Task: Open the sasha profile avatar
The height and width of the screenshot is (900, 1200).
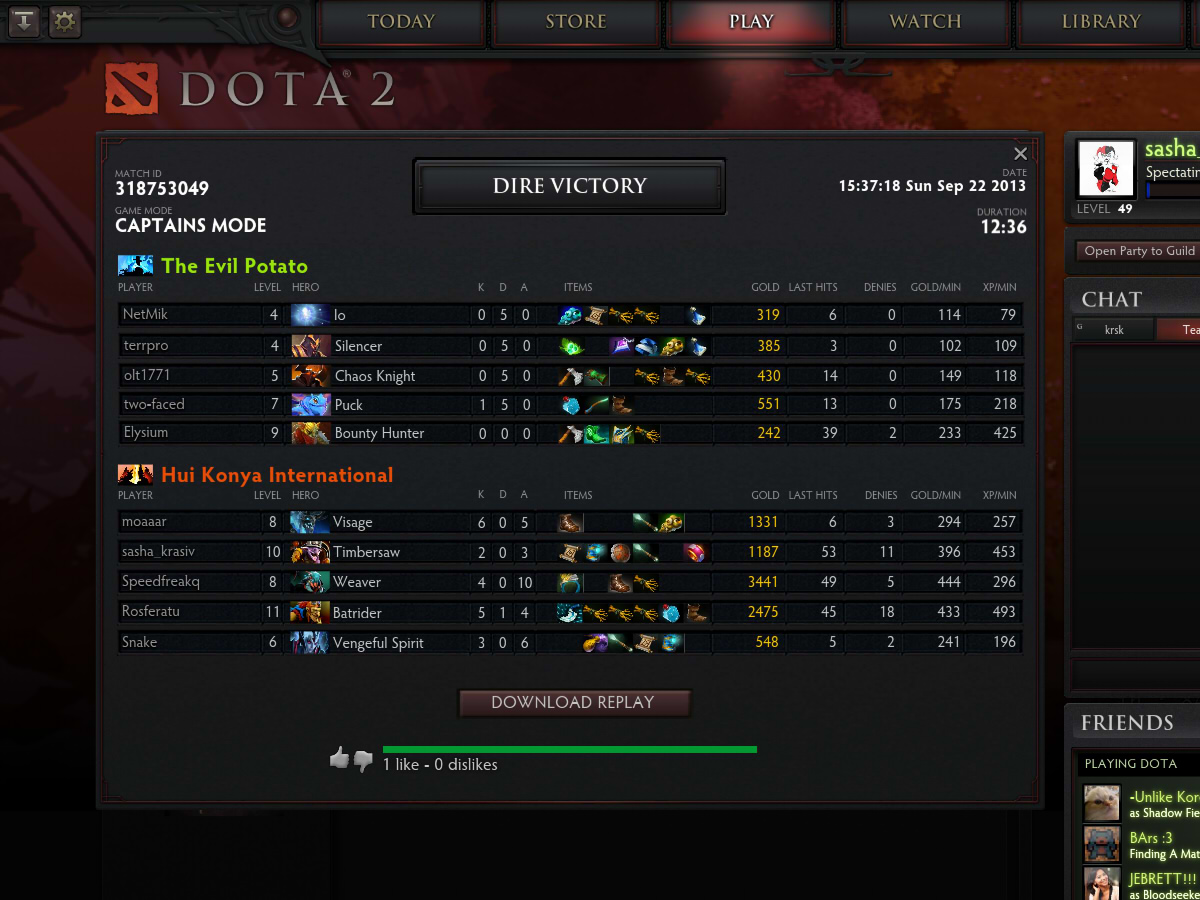Action: click(1106, 168)
